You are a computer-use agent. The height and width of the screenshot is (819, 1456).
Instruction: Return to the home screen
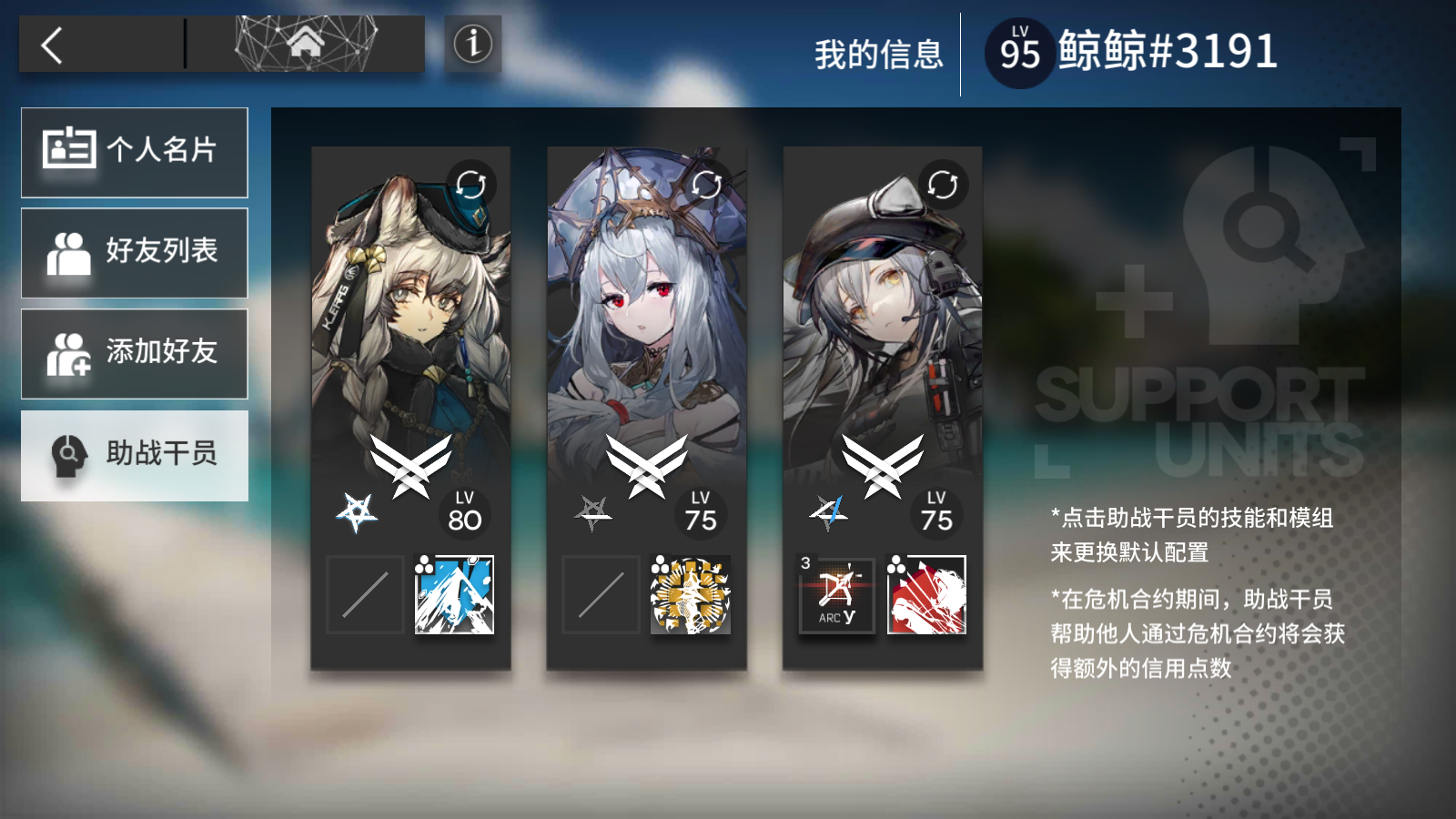(306, 43)
